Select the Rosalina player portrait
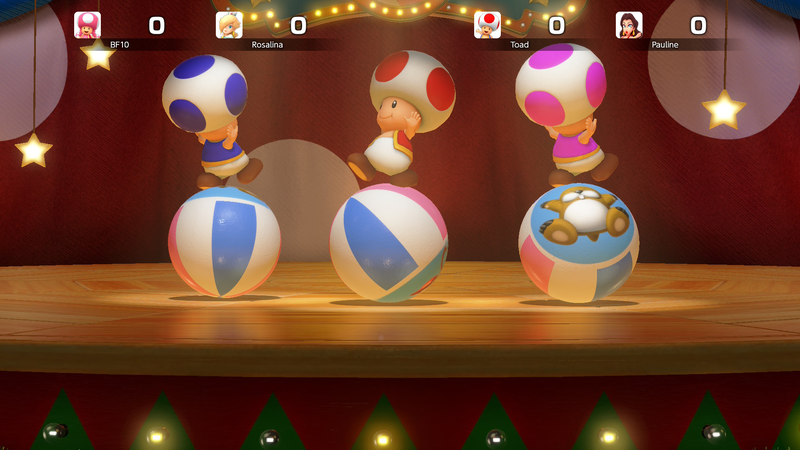Image resolution: width=800 pixels, height=450 pixels. pyautogui.click(x=229, y=25)
